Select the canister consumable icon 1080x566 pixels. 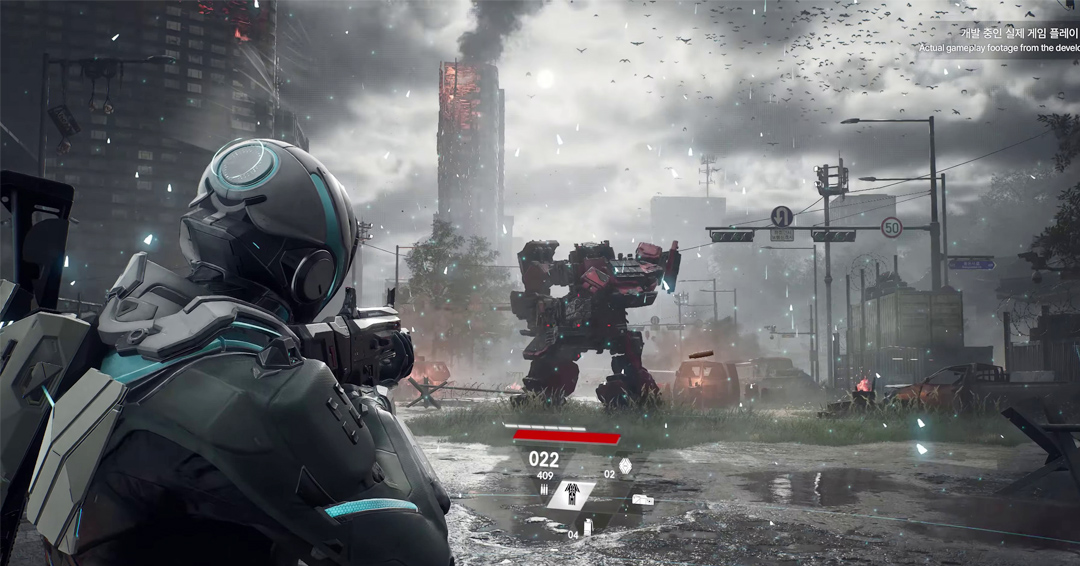click(x=588, y=526)
